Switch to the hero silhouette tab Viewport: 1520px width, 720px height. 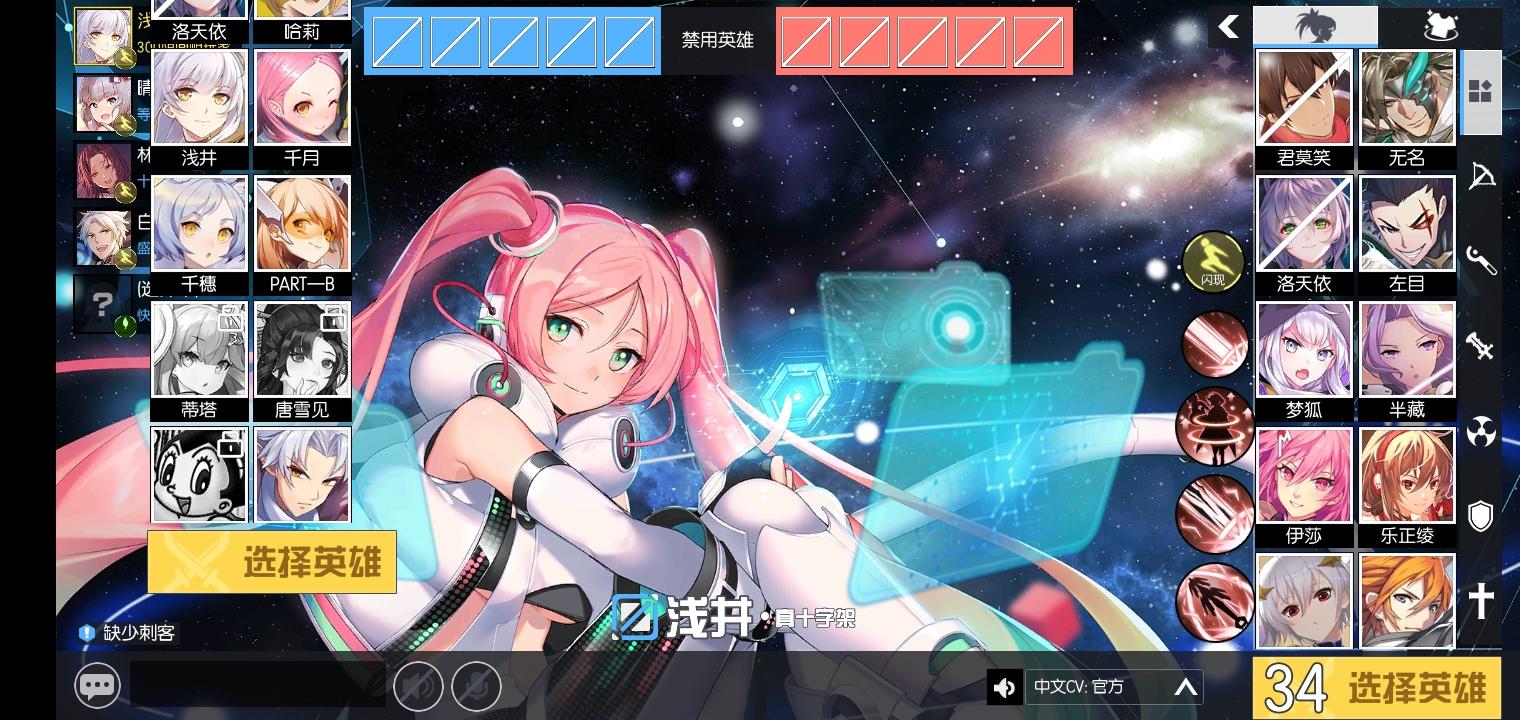click(1315, 25)
